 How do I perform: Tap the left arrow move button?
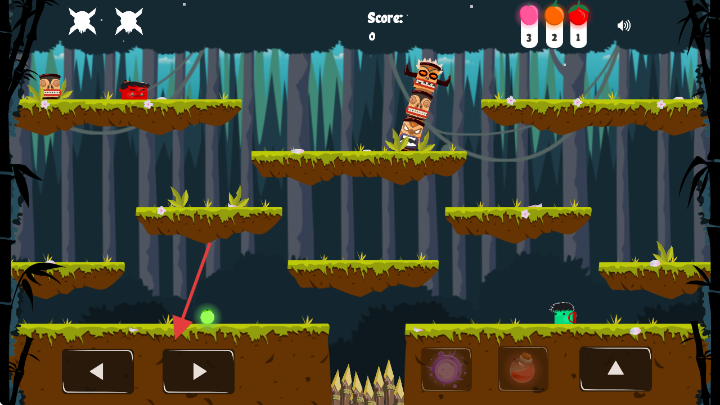pos(97,371)
